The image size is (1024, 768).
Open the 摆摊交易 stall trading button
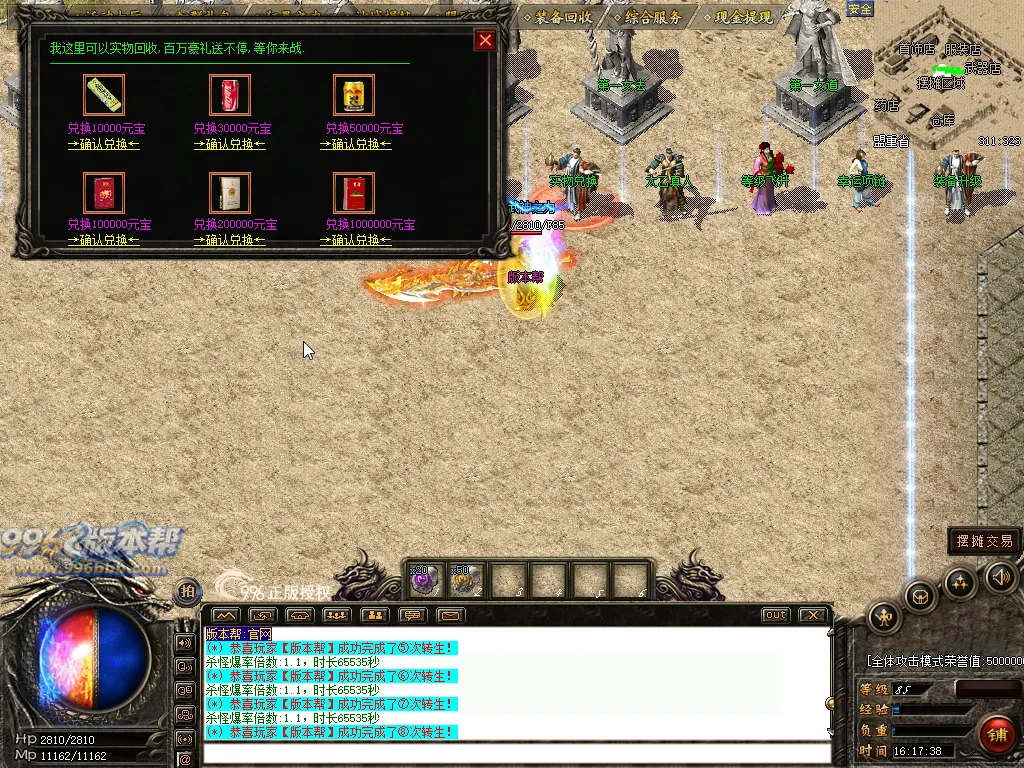click(984, 541)
